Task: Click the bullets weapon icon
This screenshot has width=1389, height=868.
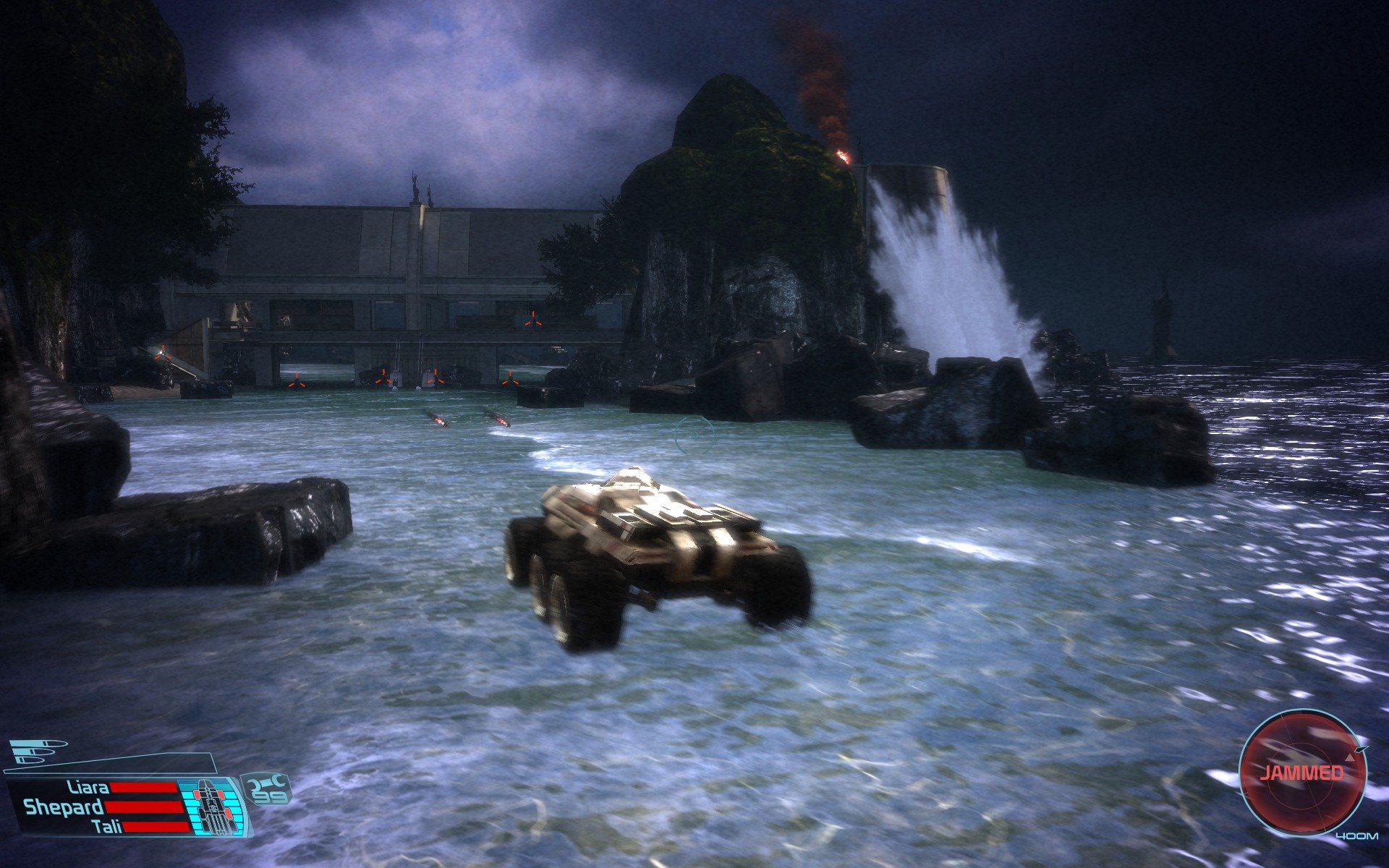Action: 38,752
